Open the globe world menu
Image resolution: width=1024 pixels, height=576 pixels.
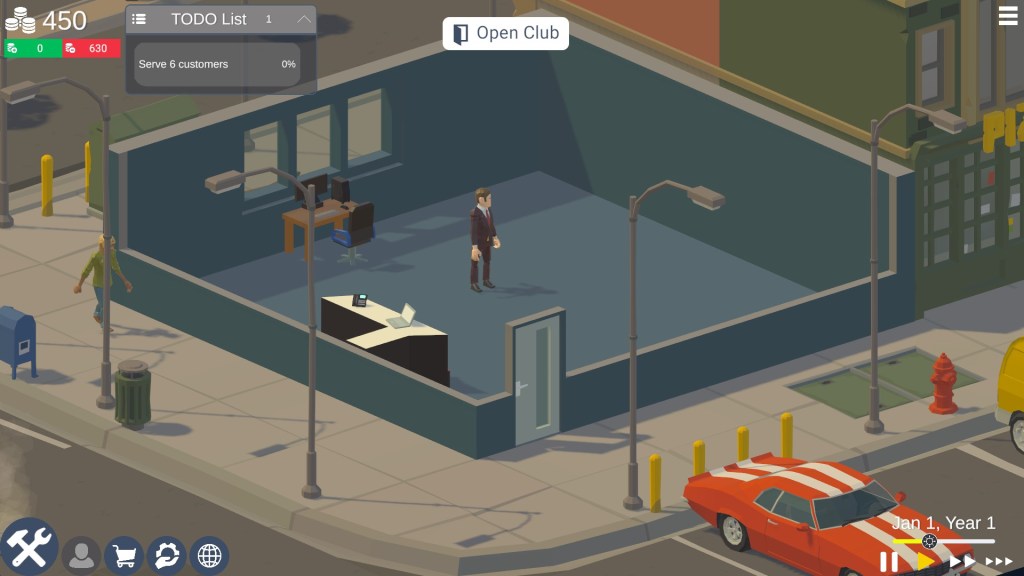(209, 556)
